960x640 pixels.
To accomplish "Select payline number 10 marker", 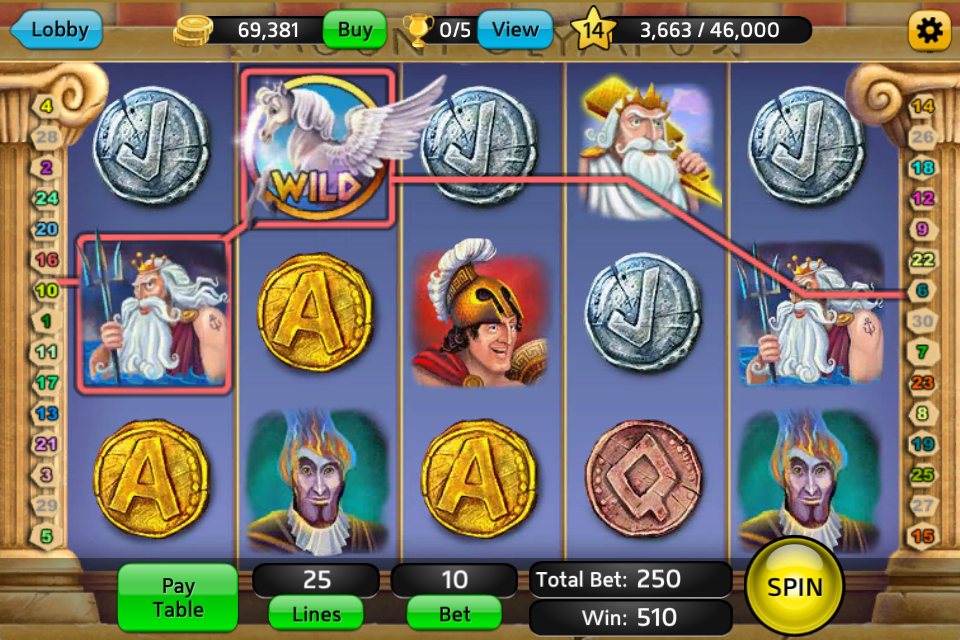I will coord(46,291).
